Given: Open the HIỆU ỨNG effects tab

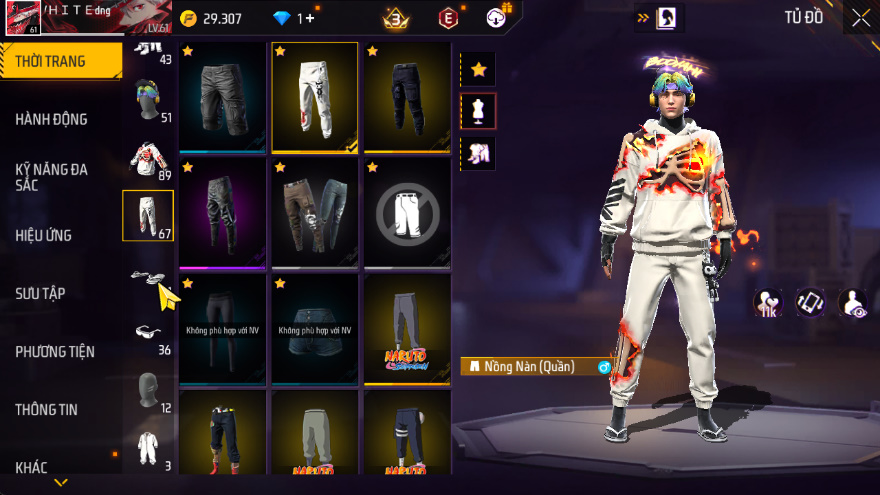Looking at the screenshot, I should tap(43, 235).
